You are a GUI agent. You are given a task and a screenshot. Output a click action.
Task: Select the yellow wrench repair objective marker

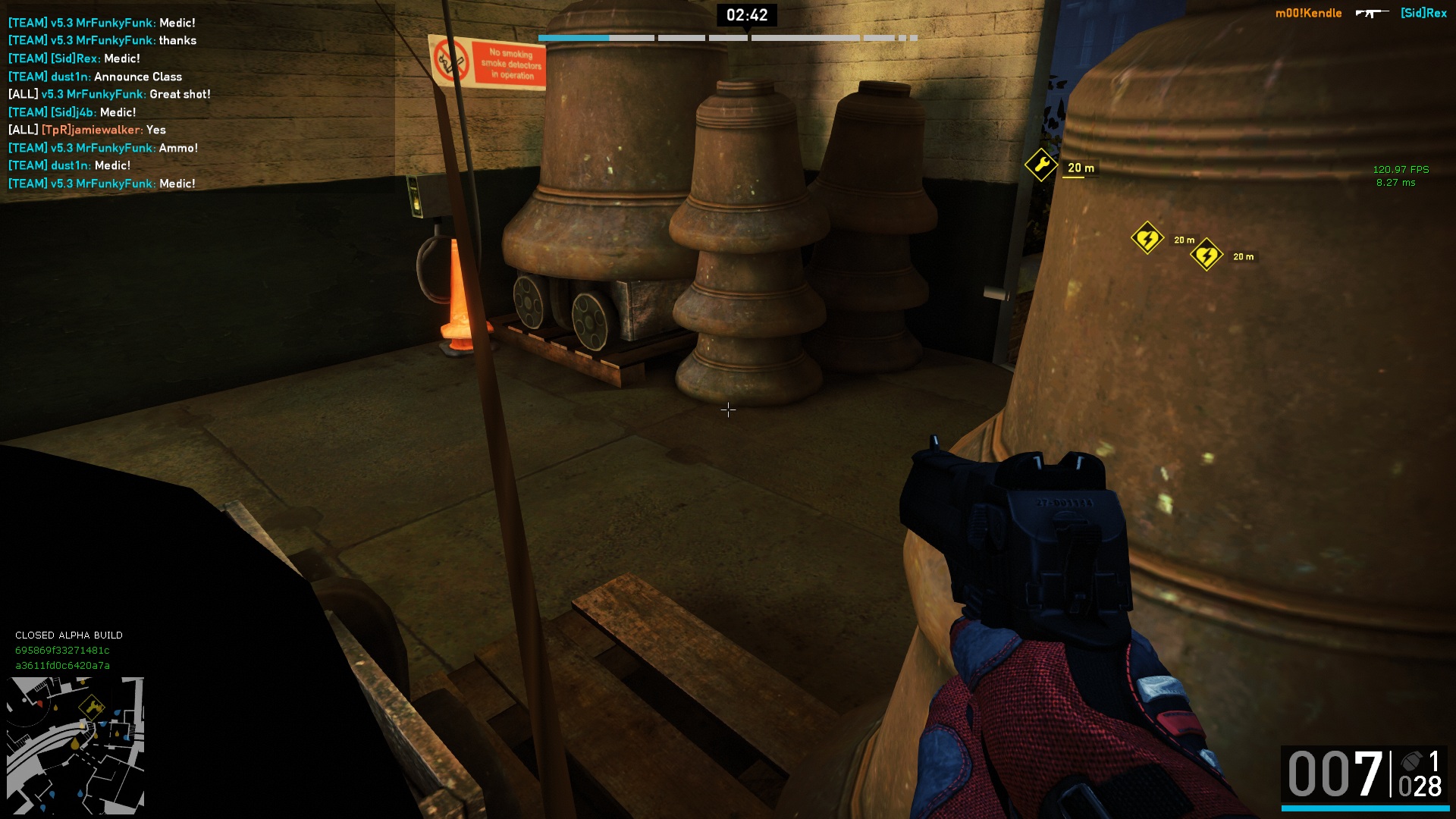[1040, 165]
